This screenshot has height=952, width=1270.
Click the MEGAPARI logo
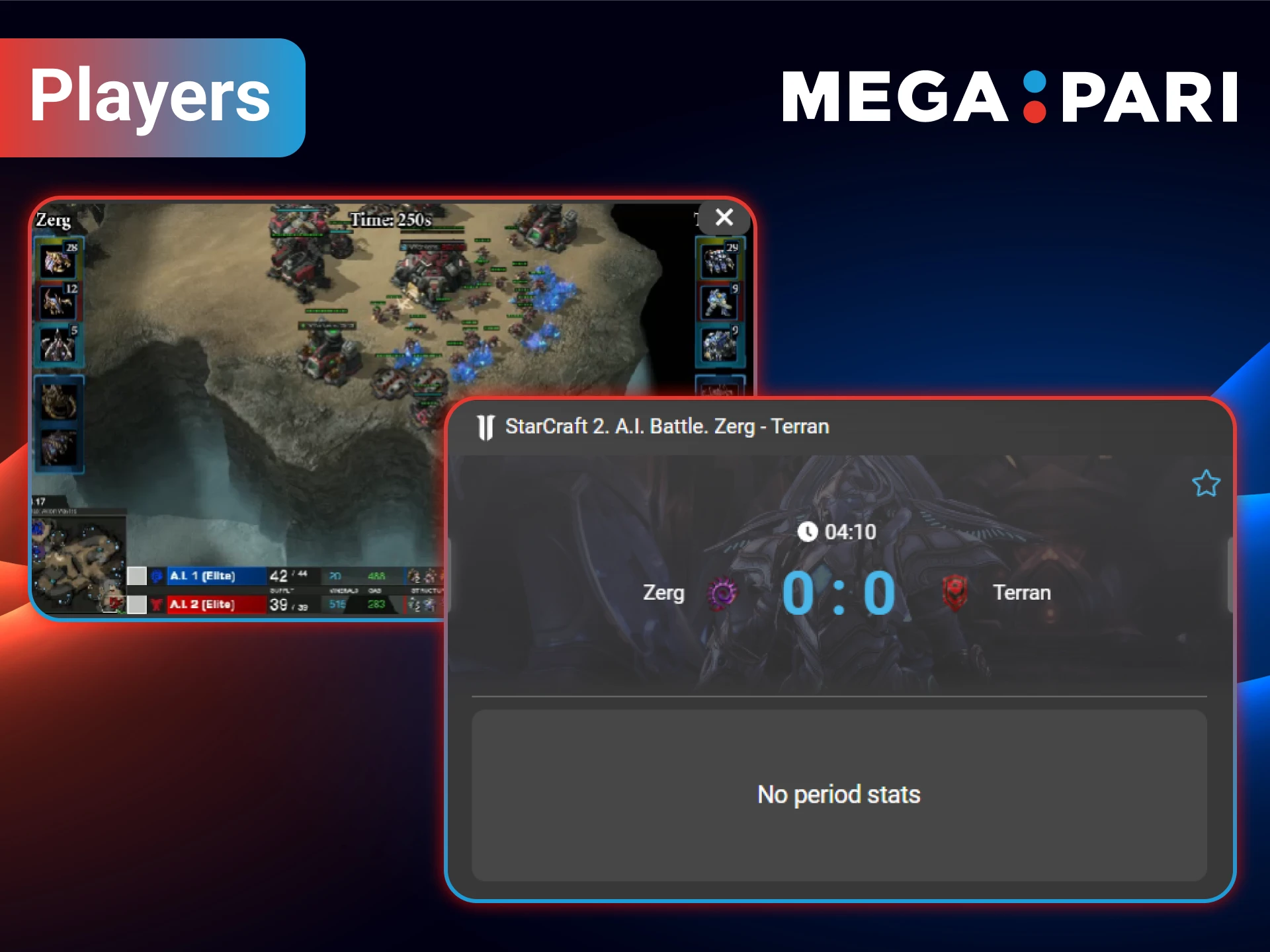pos(1009,99)
